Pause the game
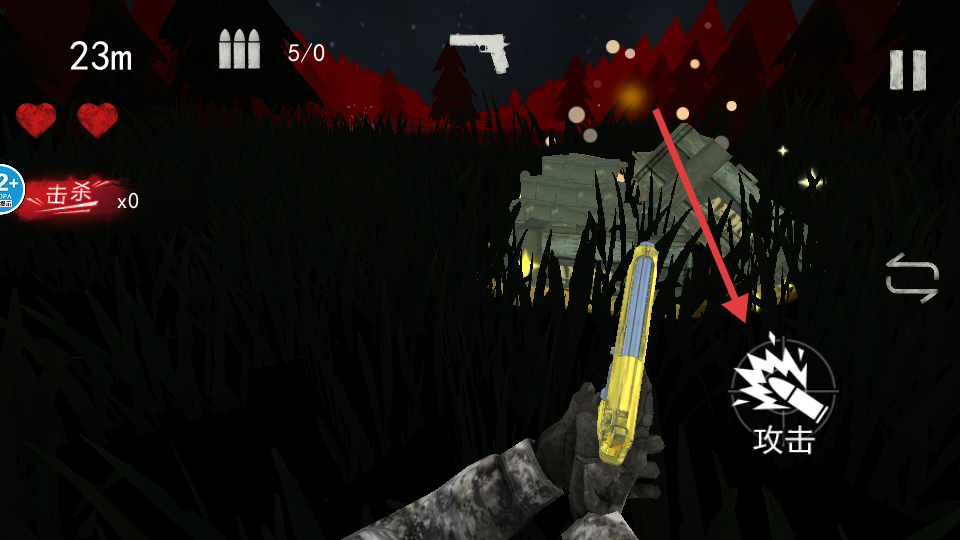The image size is (960, 540). (x=907, y=70)
